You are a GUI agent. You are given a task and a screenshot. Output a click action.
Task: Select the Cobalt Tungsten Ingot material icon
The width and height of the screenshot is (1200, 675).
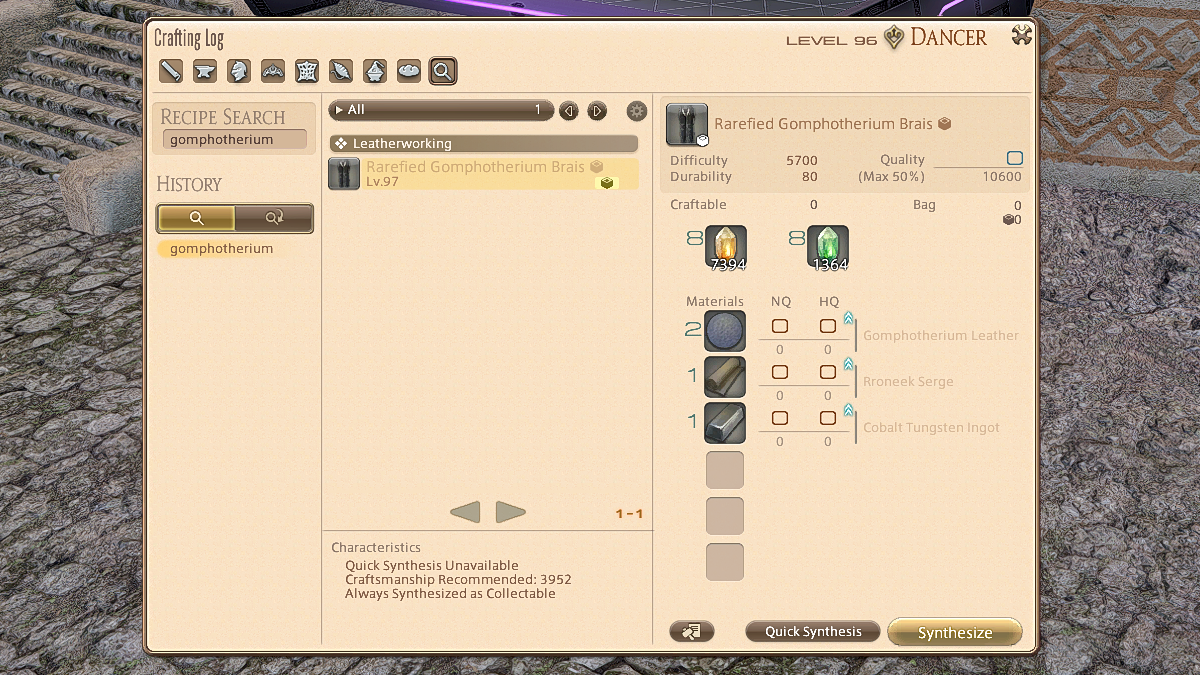[x=724, y=423]
